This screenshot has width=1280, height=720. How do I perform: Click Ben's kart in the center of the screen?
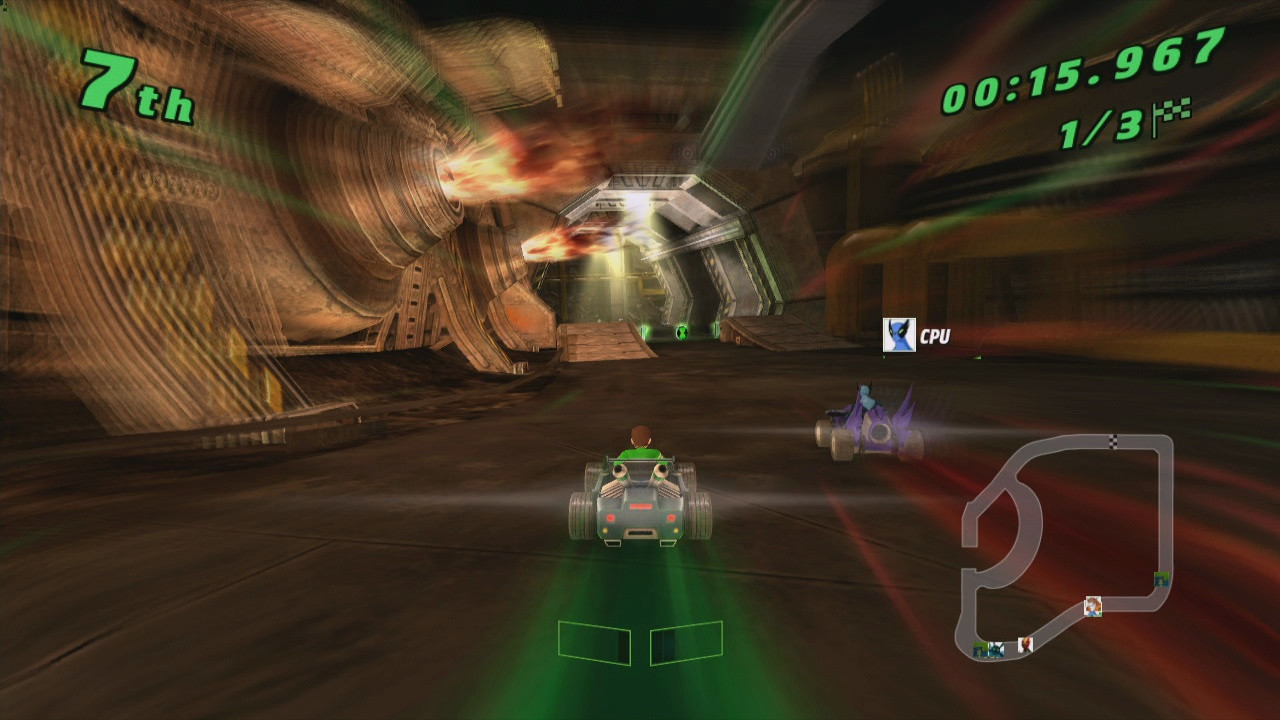coord(641,500)
